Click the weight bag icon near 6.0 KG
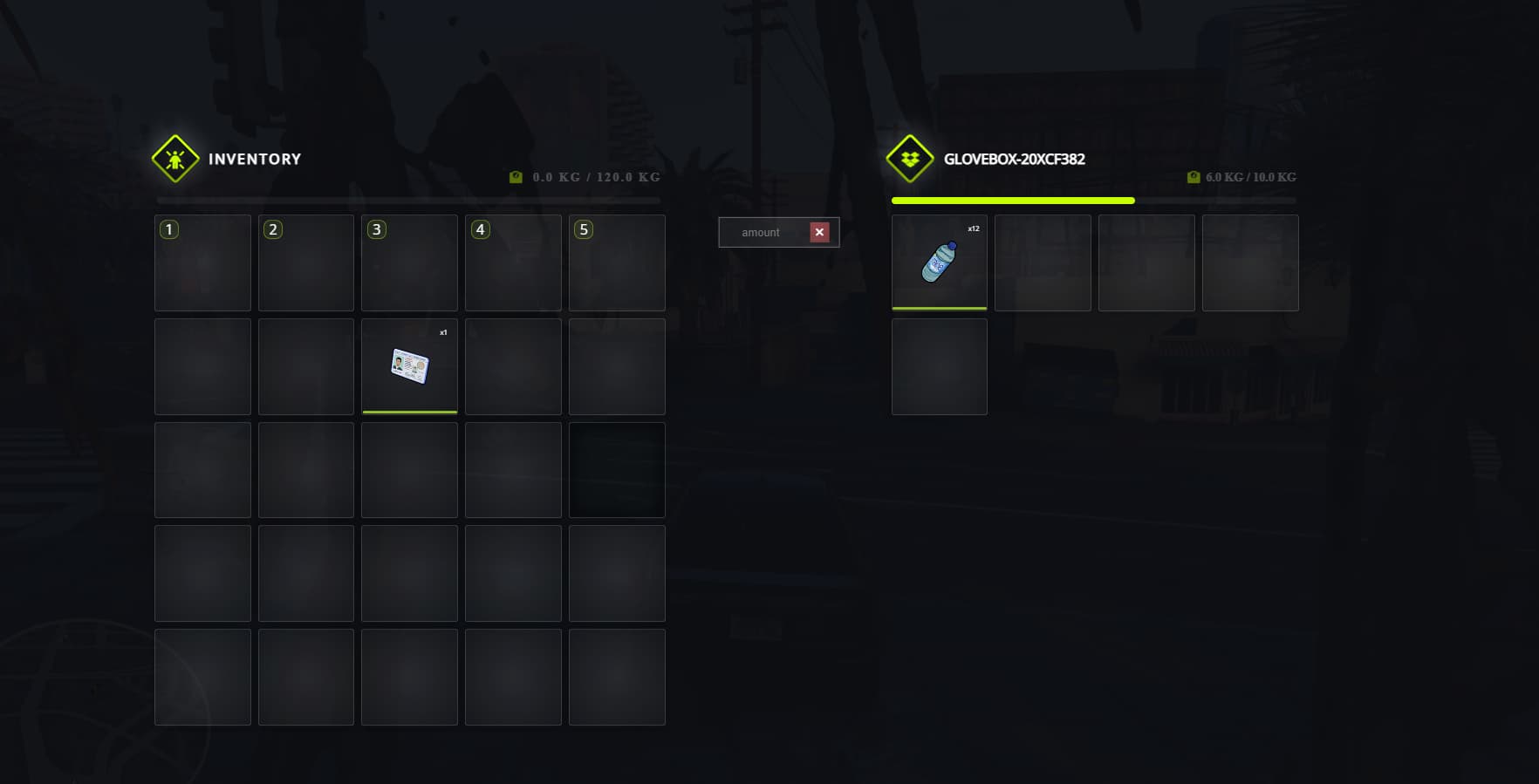 point(1194,176)
